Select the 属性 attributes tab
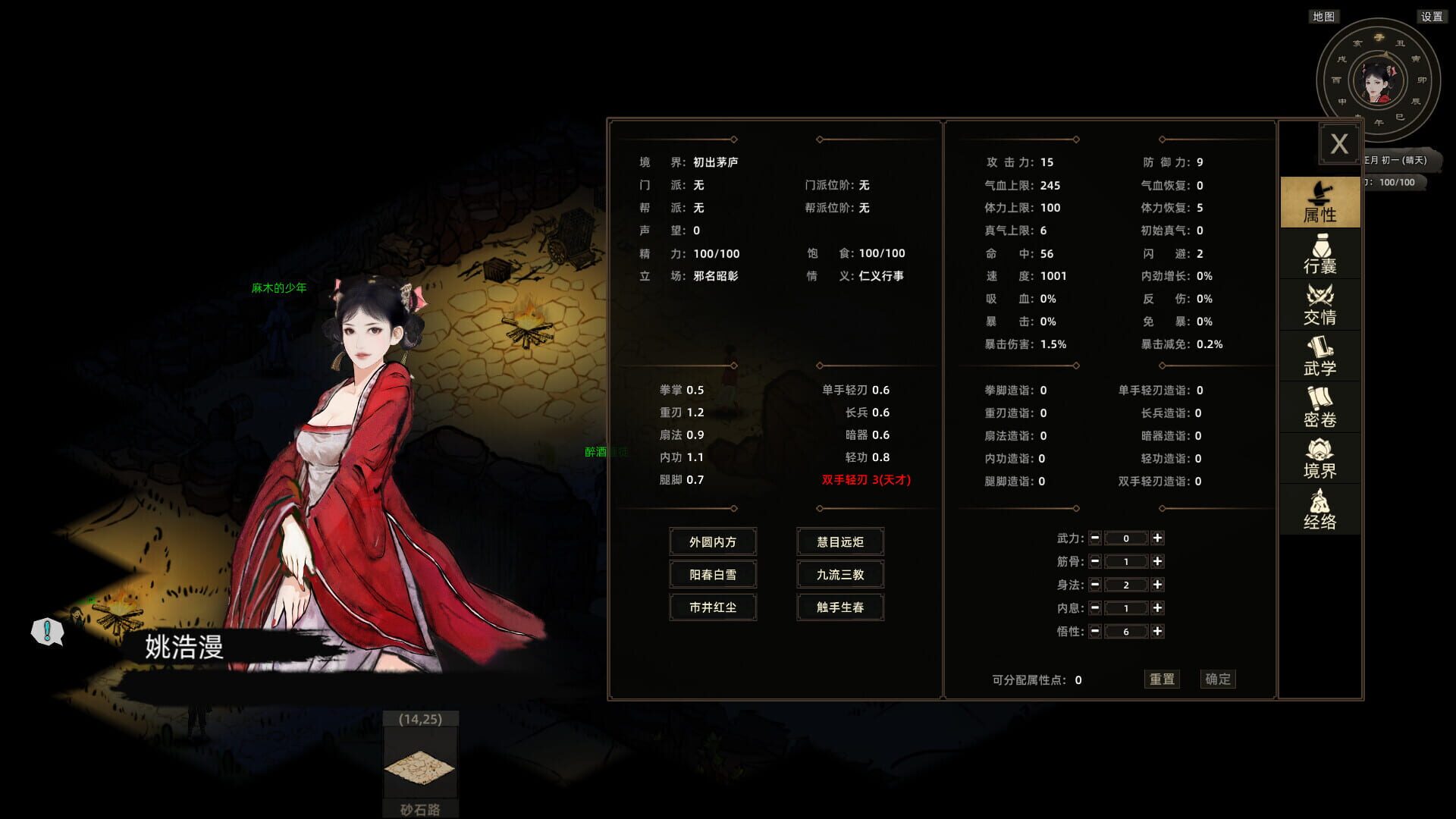The image size is (1456, 819). 1319,202
